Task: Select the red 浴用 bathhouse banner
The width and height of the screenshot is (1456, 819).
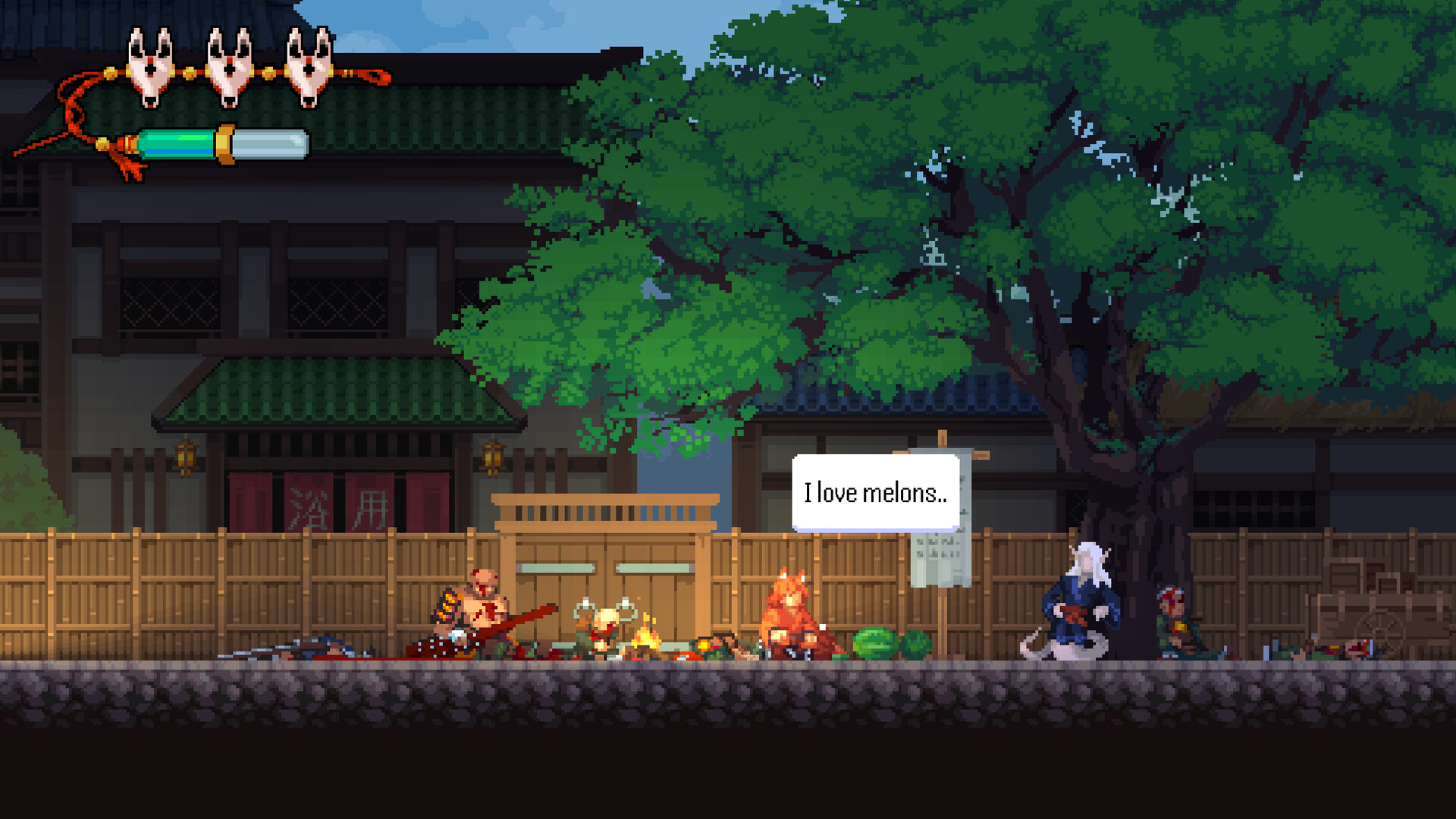Action: point(341,504)
